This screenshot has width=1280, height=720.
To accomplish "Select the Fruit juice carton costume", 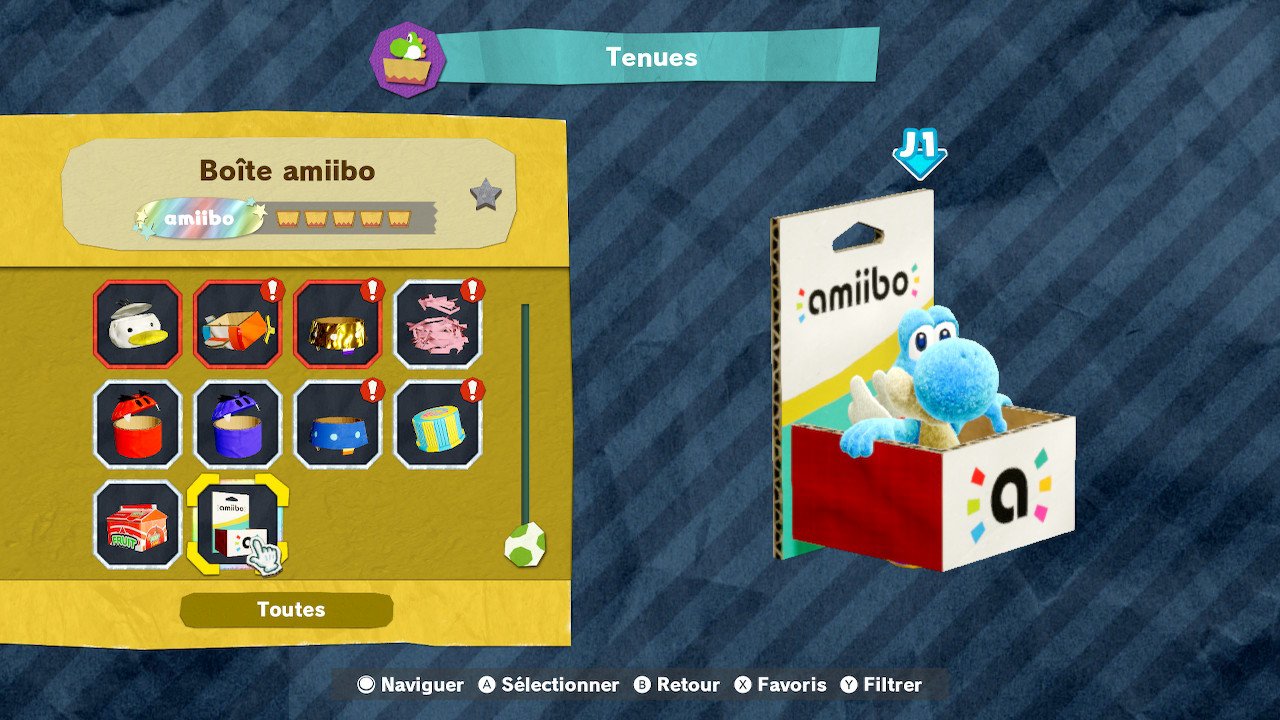I will coord(137,524).
